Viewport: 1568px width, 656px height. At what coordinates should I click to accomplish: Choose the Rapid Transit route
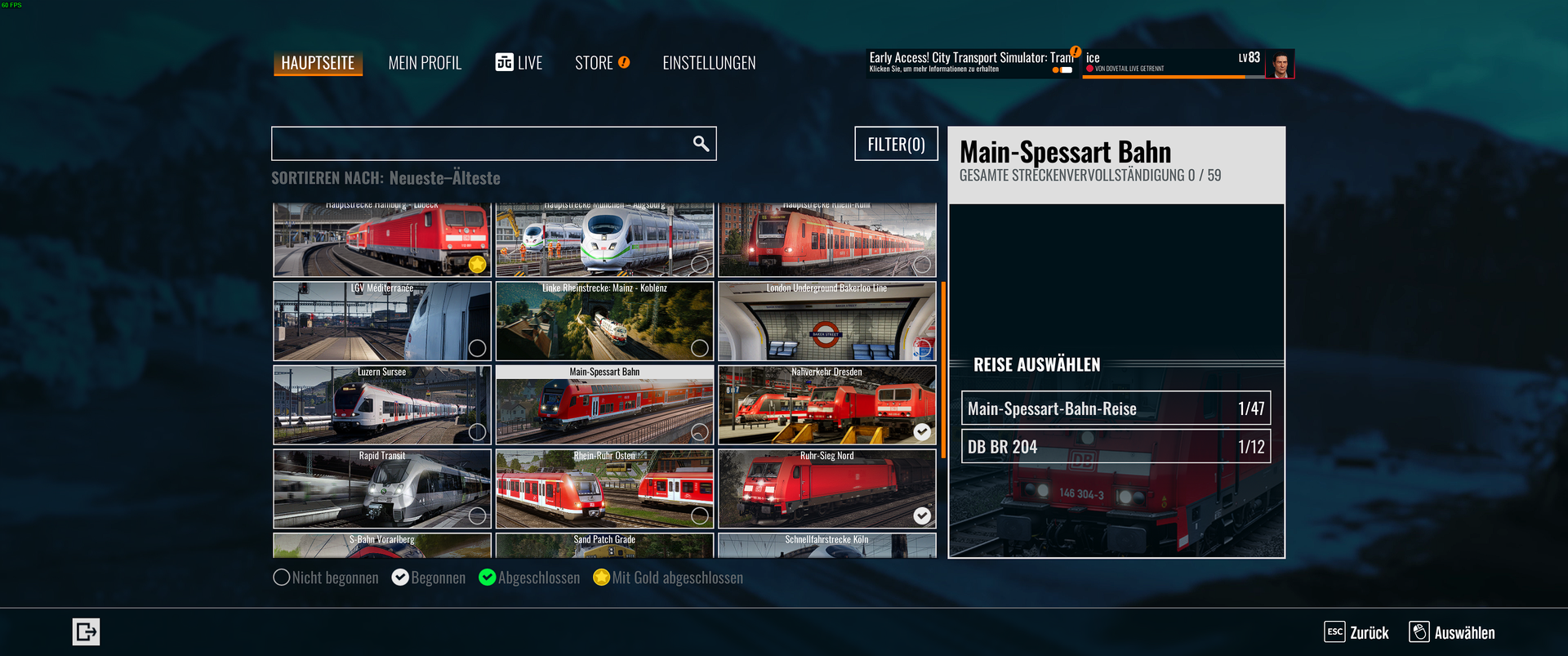[x=382, y=489]
